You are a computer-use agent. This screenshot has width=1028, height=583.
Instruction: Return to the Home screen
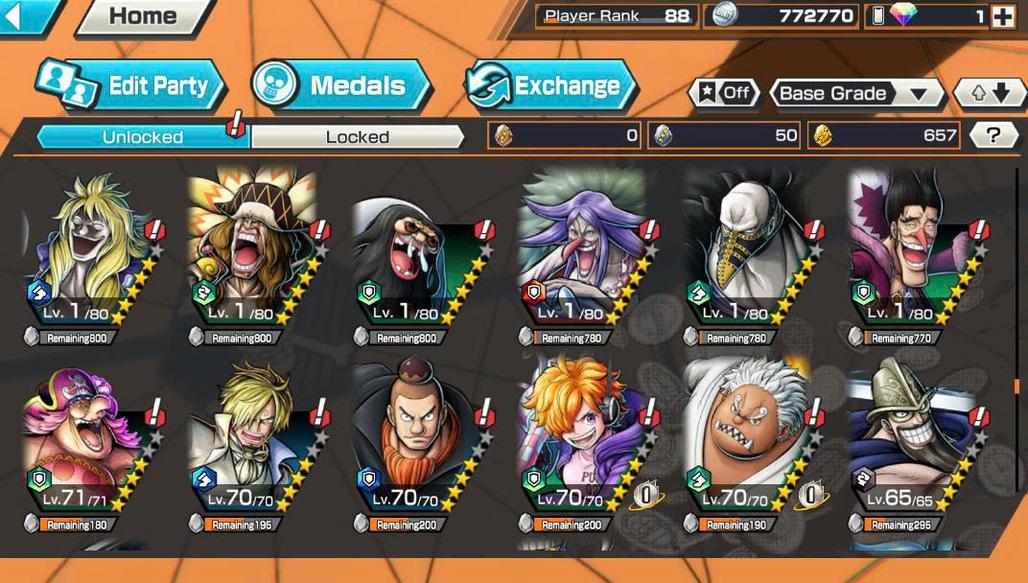point(142,16)
